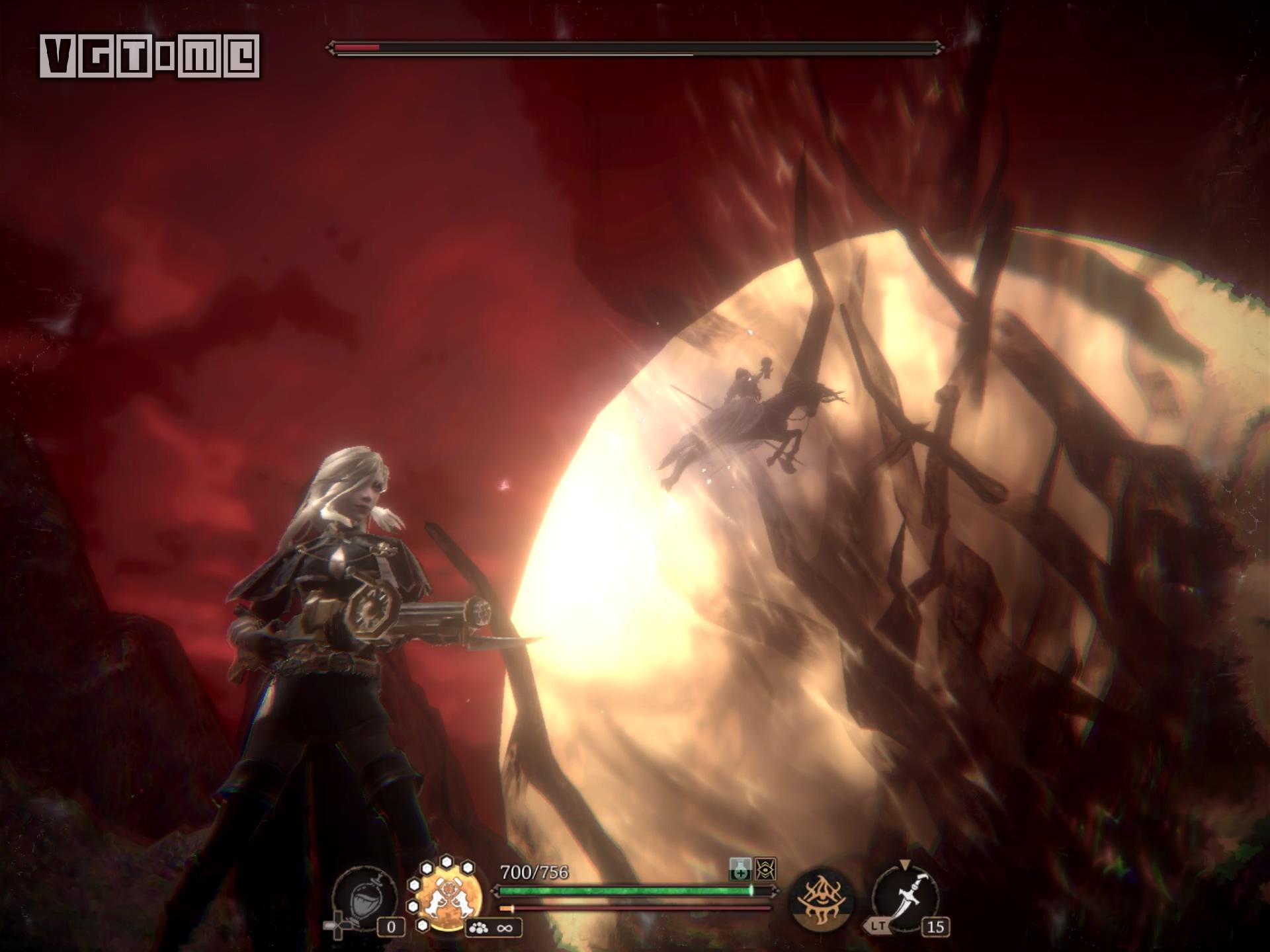The width and height of the screenshot is (1270, 952).
Task: Click the green potion buff icon
Action: pyautogui.click(x=740, y=869)
